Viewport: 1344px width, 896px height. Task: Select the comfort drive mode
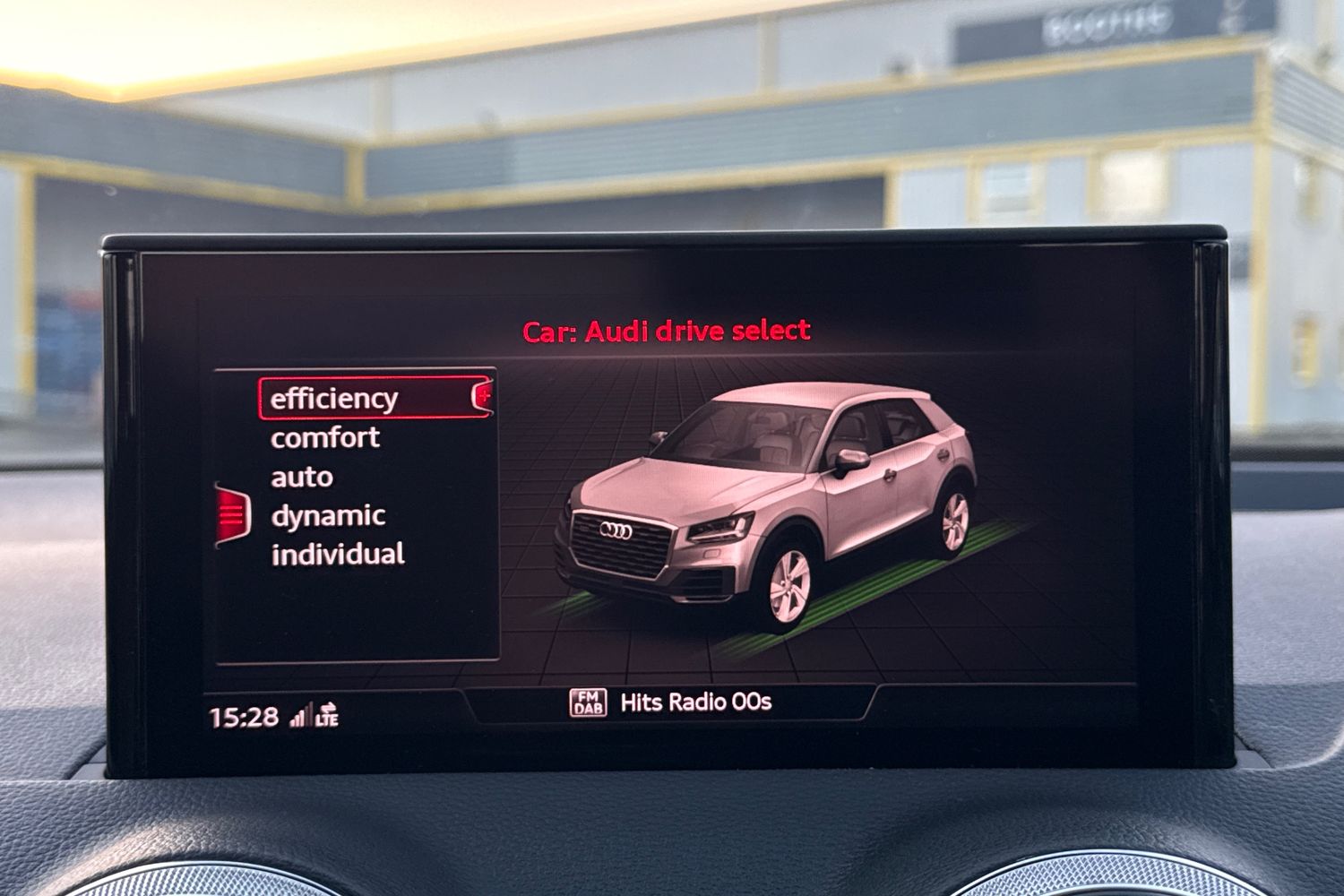[324, 437]
